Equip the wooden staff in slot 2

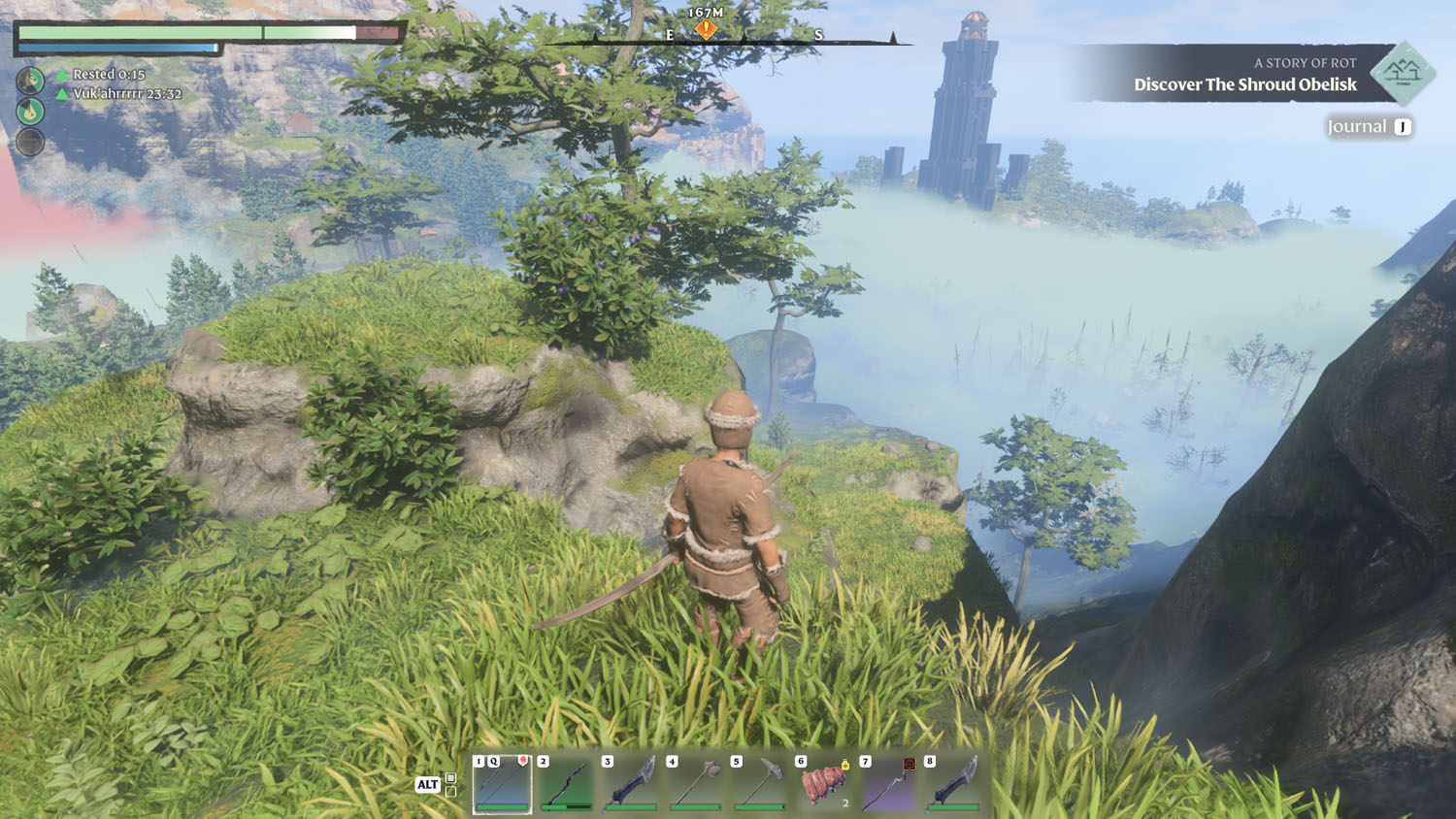coord(567,783)
